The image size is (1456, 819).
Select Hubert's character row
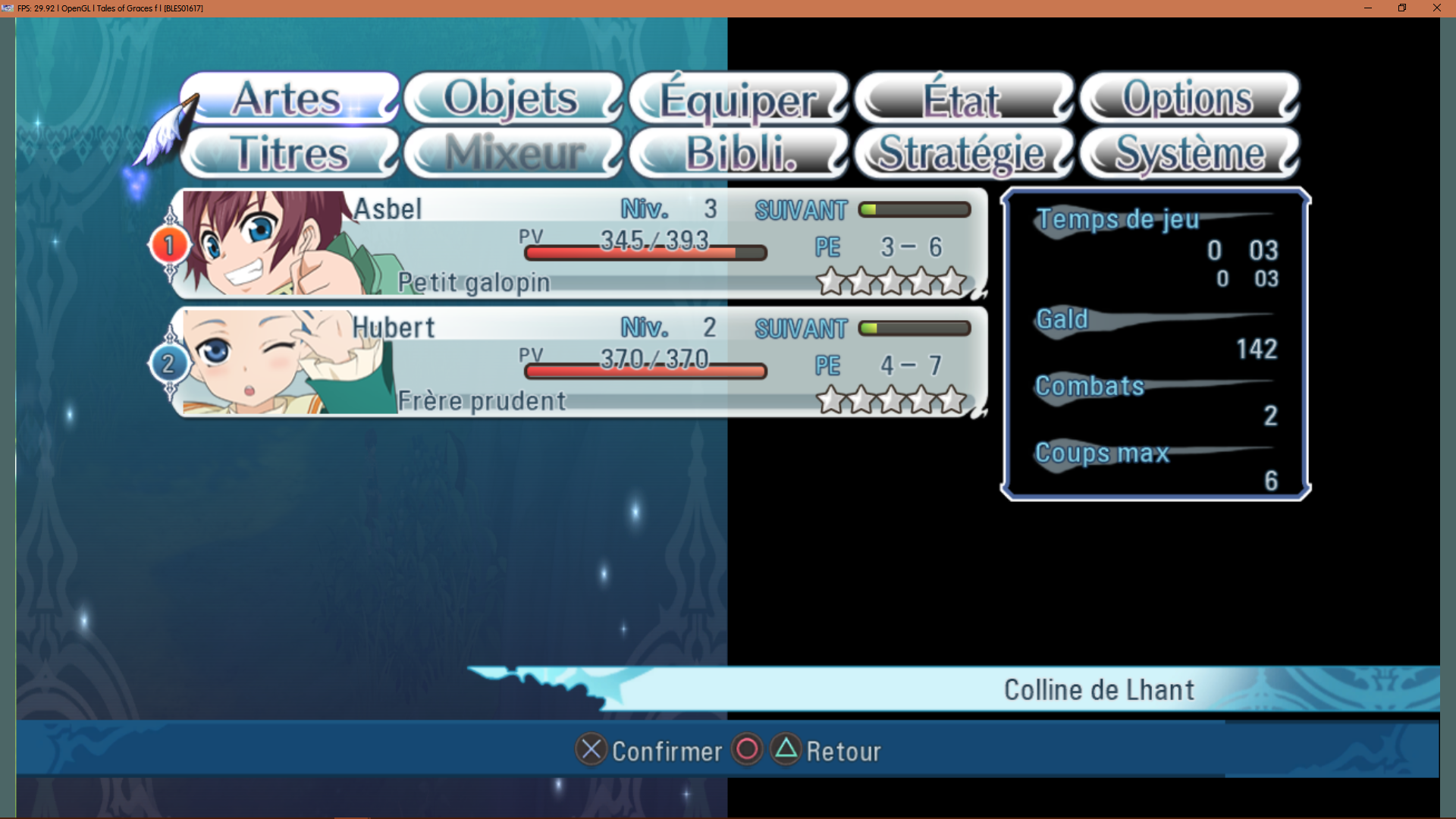pyautogui.click(x=580, y=362)
